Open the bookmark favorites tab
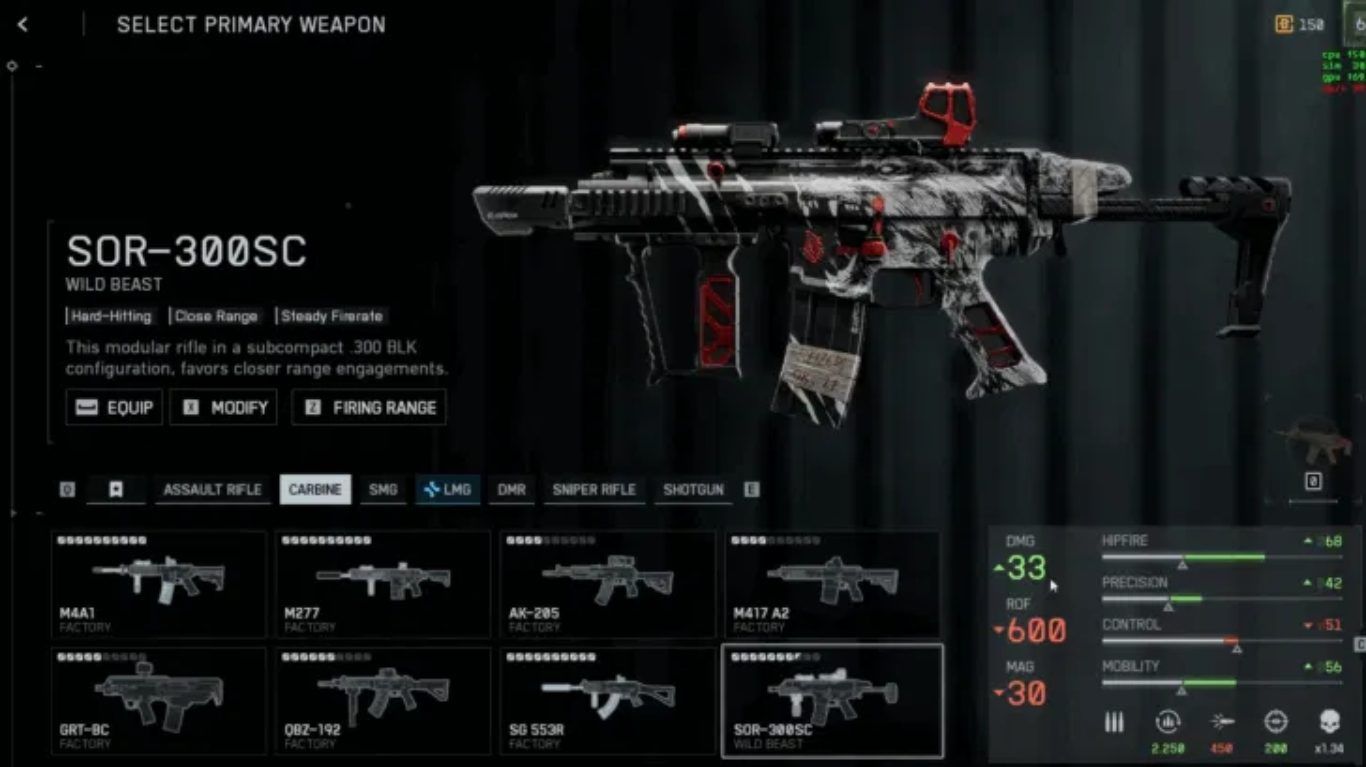 [116, 489]
